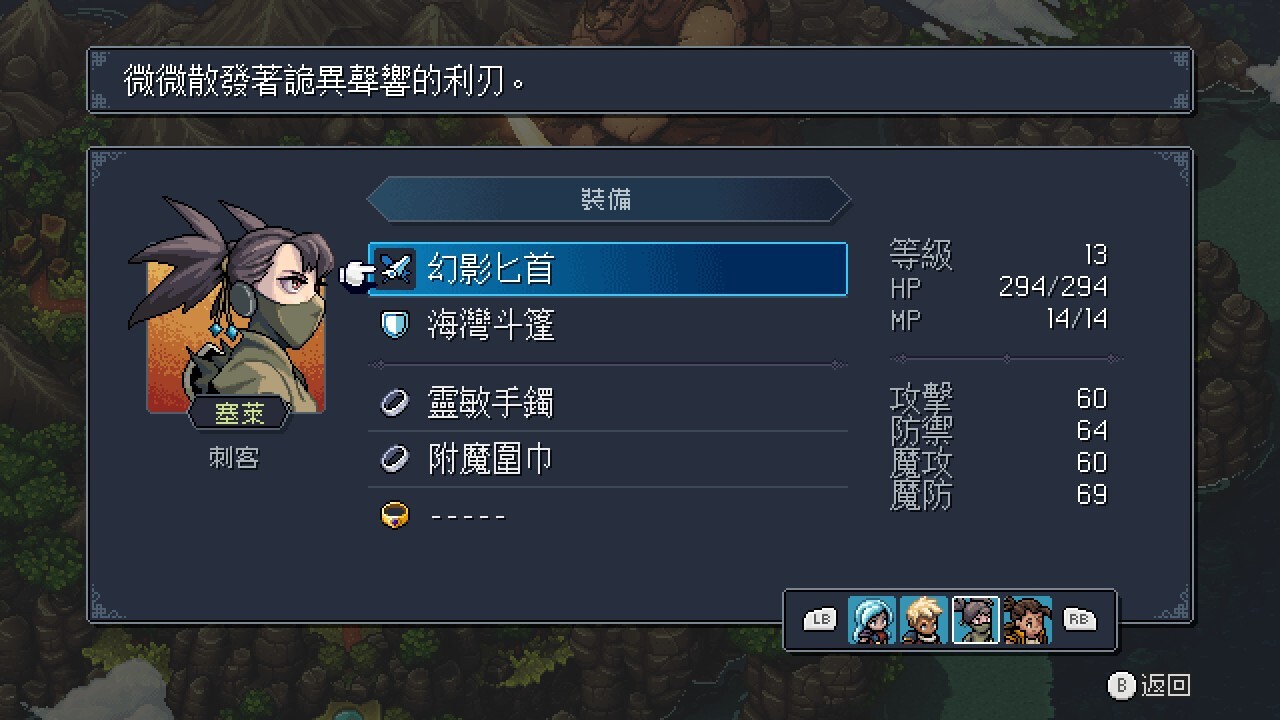Select the 附魔圍巾 accessory slot
Viewport: 1280px width, 720px height.
tap(608, 459)
